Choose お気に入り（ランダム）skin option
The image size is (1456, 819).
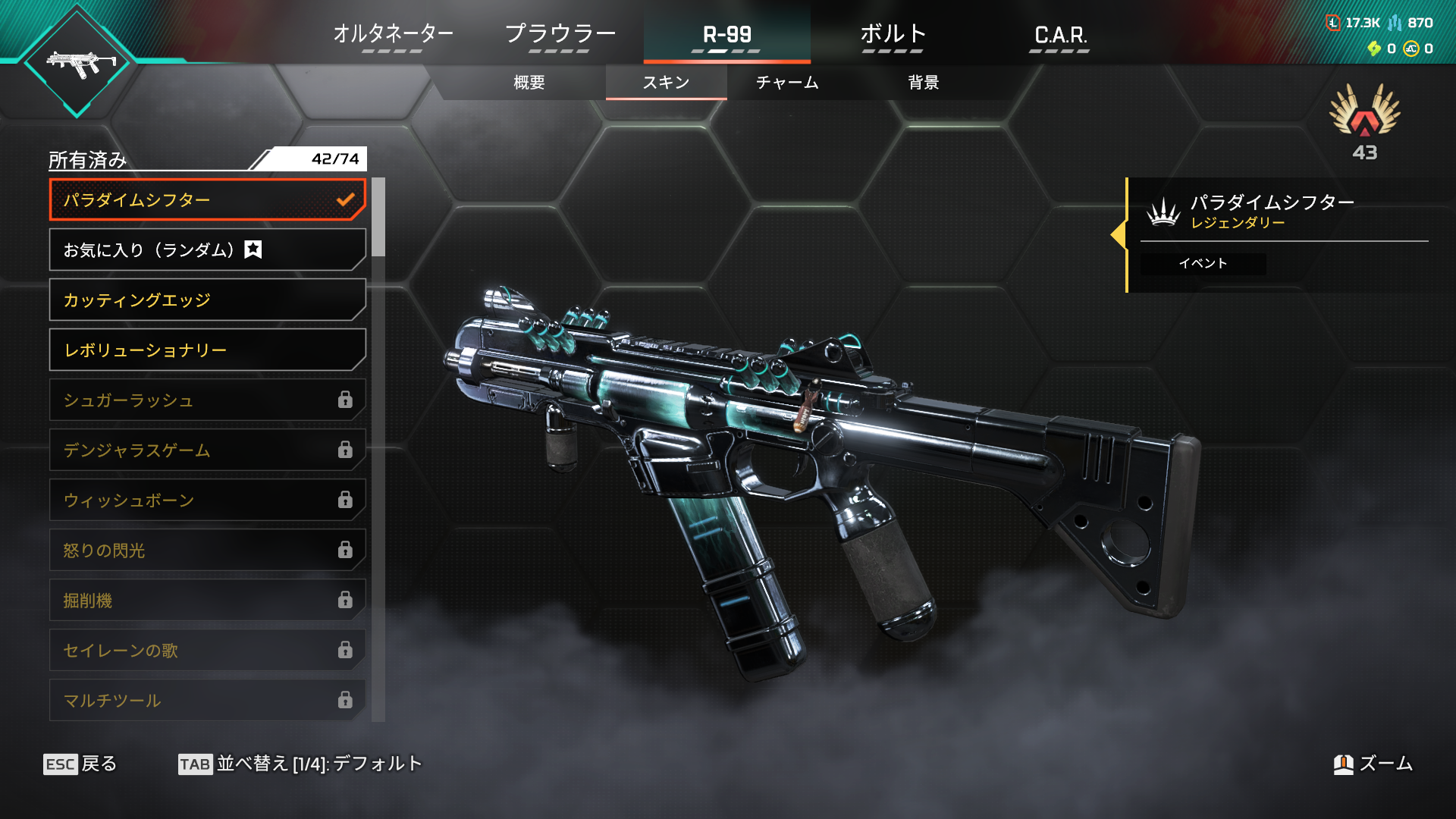coord(206,250)
